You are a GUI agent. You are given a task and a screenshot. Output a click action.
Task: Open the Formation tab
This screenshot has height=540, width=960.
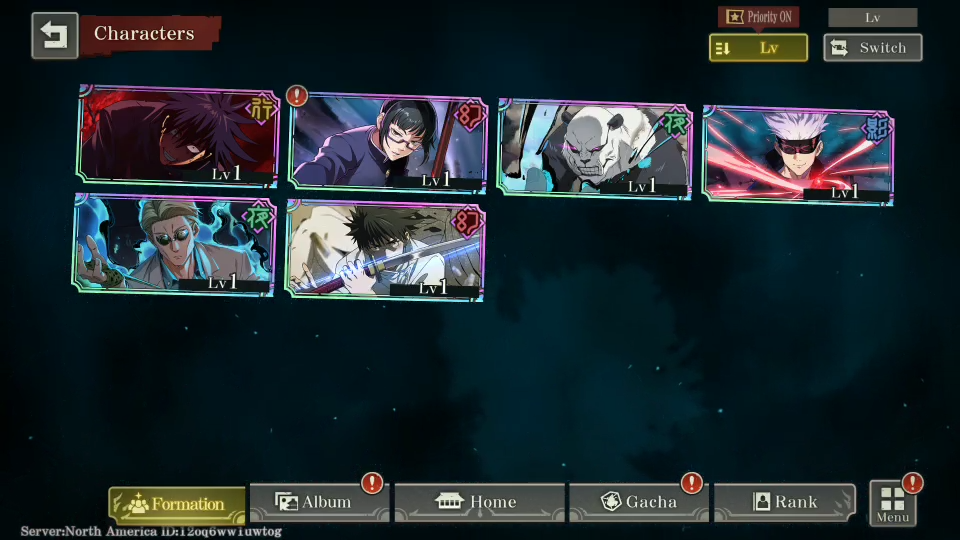click(x=177, y=504)
